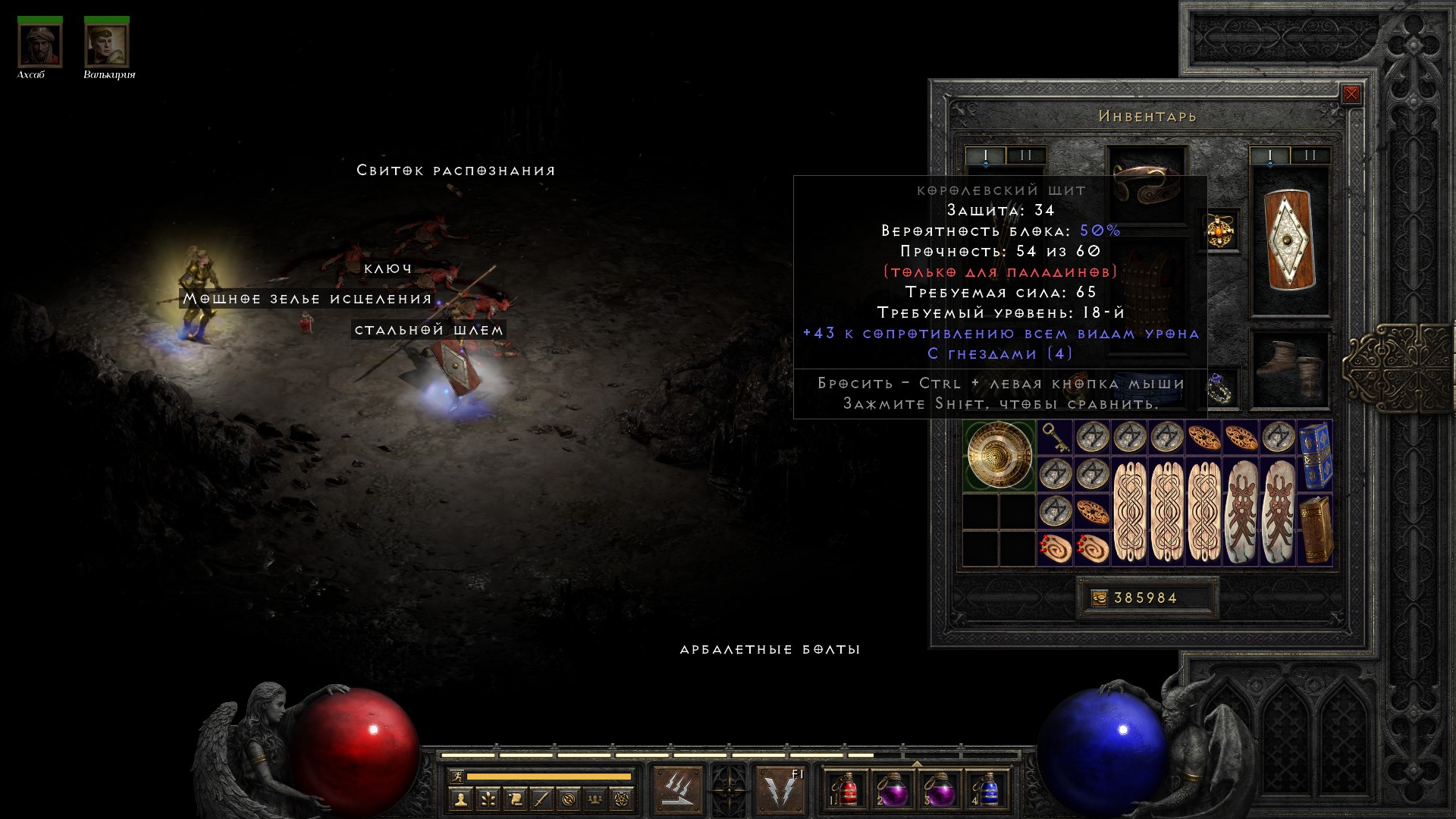The height and width of the screenshot is (819, 1456).
Task: Select the blue tome in inventory
Action: click(1316, 455)
